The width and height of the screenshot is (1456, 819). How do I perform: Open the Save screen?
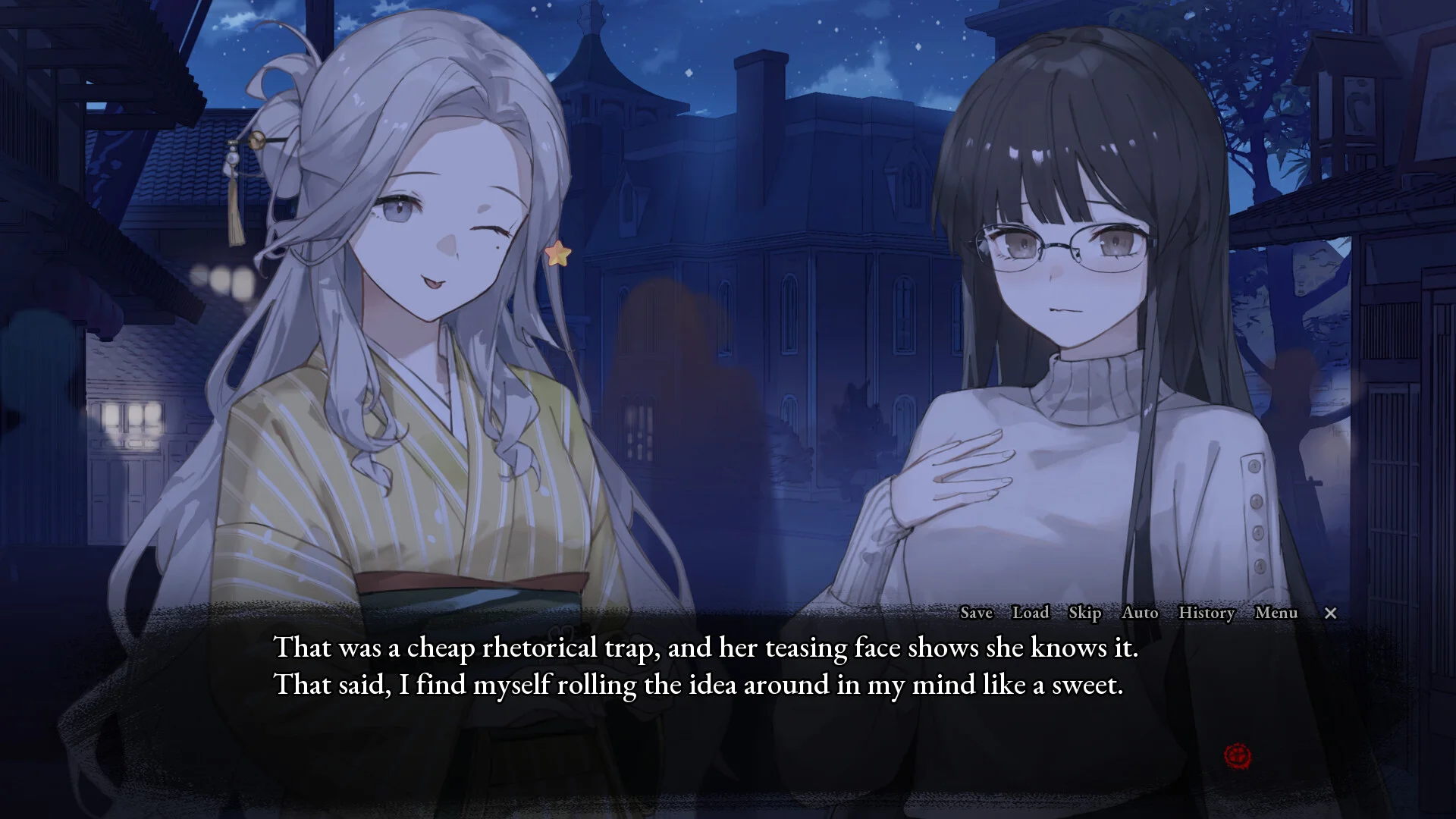(x=976, y=613)
